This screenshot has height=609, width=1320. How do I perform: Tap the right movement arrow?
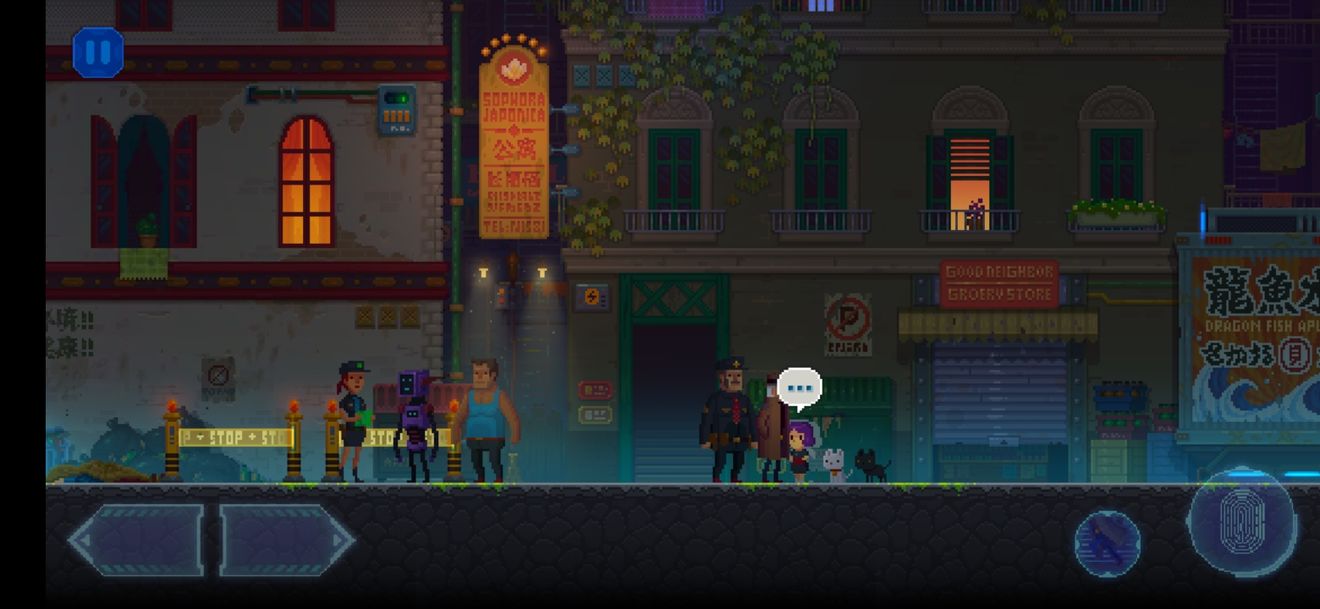[x=286, y=540]
